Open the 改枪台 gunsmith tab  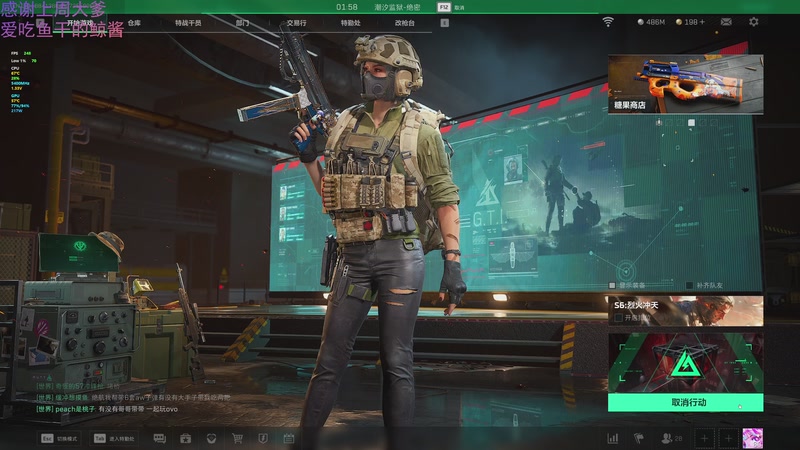click(404, 21)
